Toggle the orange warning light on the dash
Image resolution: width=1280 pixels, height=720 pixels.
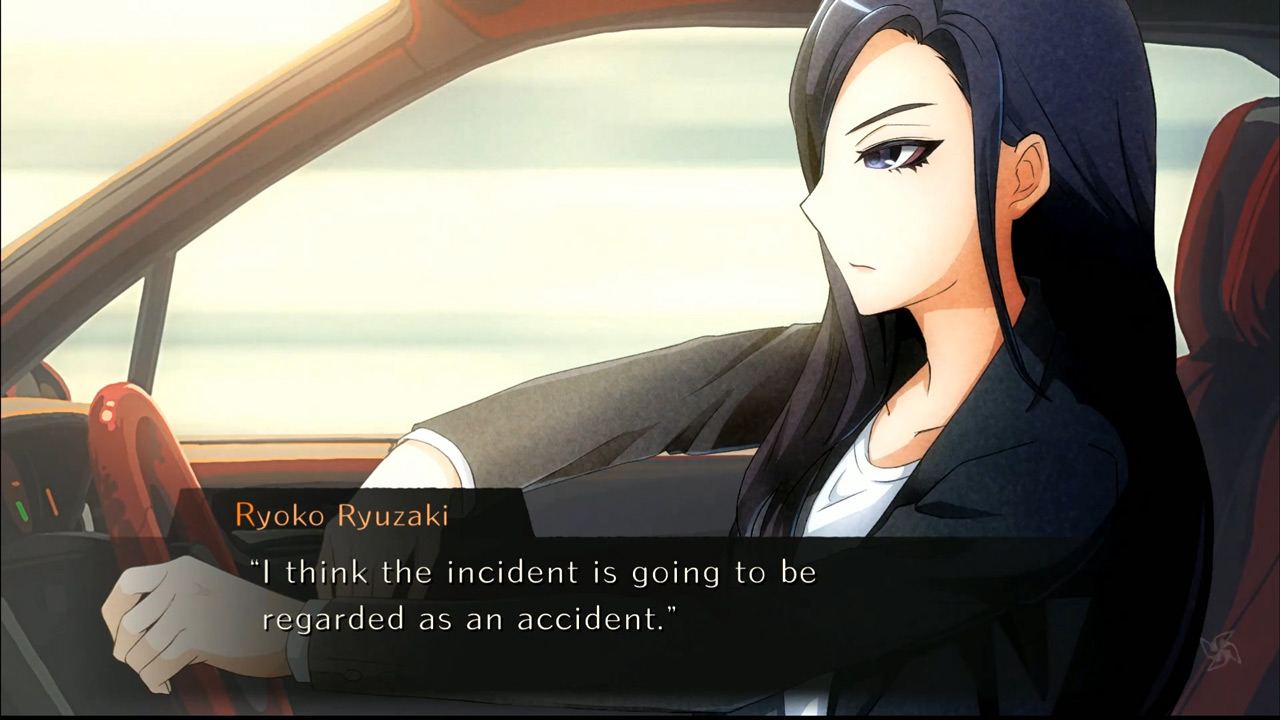point(52,500)
